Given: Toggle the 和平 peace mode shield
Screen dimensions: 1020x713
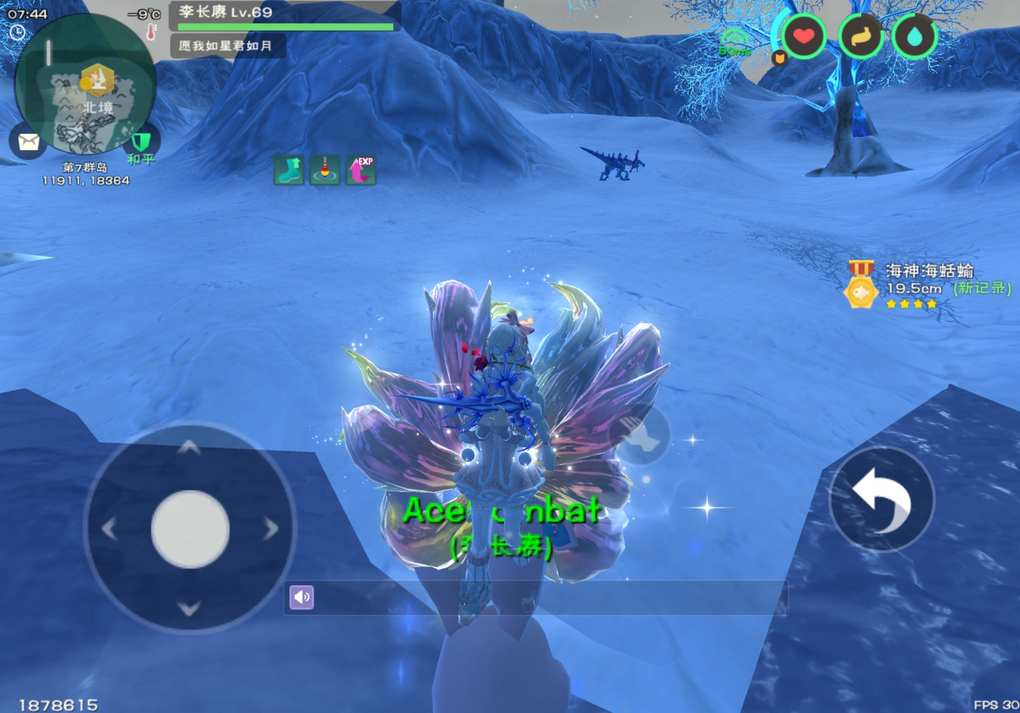Looking at the screenshot, I should [x=141, y=142].
